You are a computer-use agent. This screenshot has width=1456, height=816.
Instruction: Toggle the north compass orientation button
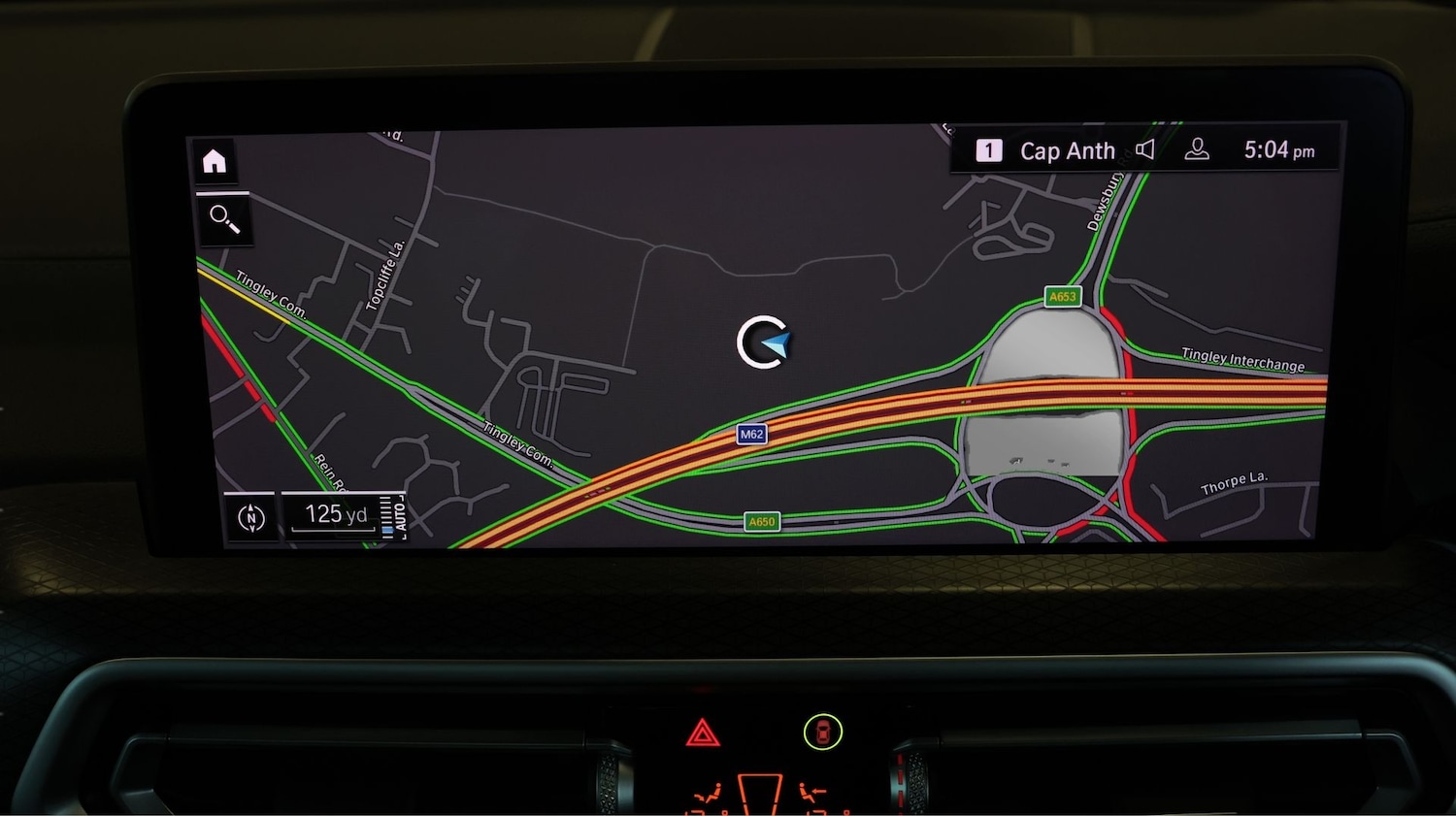click(251, 518)
